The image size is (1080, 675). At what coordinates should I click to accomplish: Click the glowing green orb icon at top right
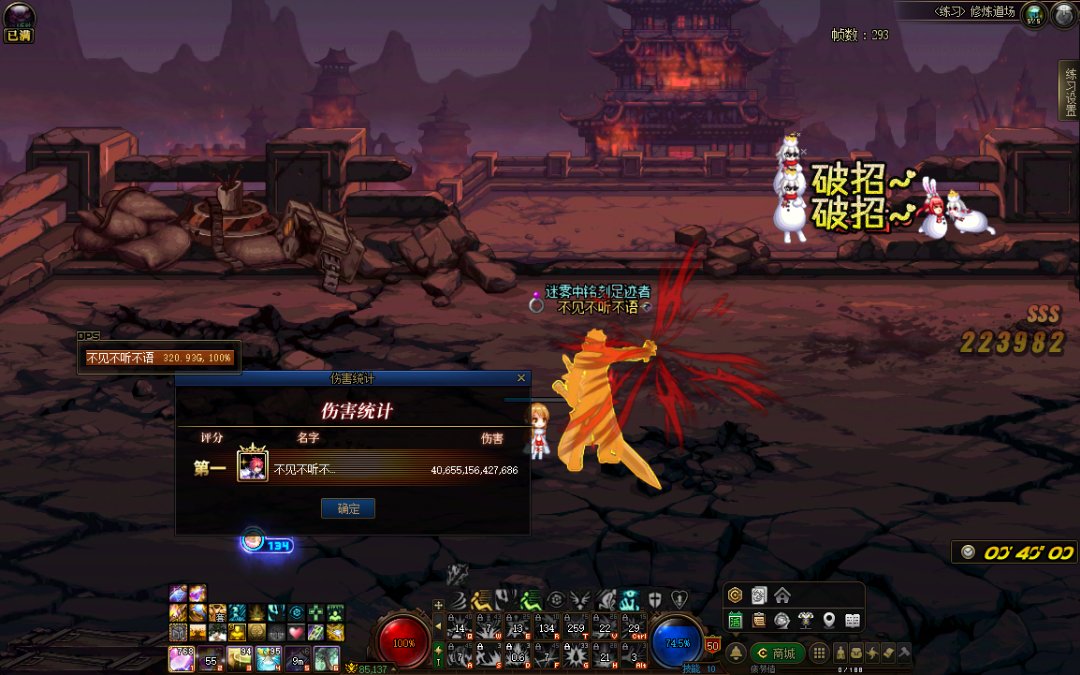click(x=1036, y=14)
